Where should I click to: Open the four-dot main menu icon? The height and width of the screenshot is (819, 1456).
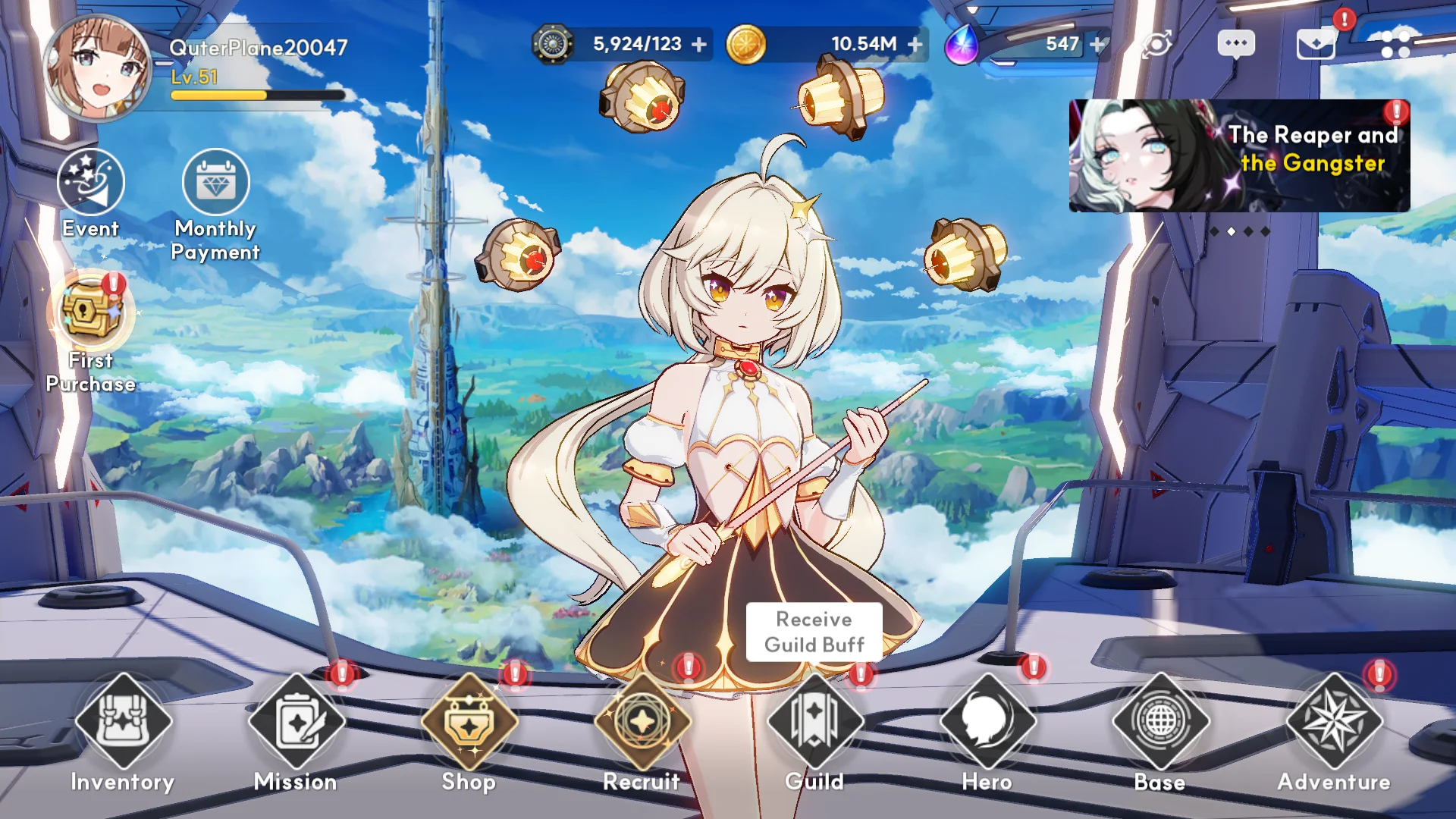tap(1395, 44)
